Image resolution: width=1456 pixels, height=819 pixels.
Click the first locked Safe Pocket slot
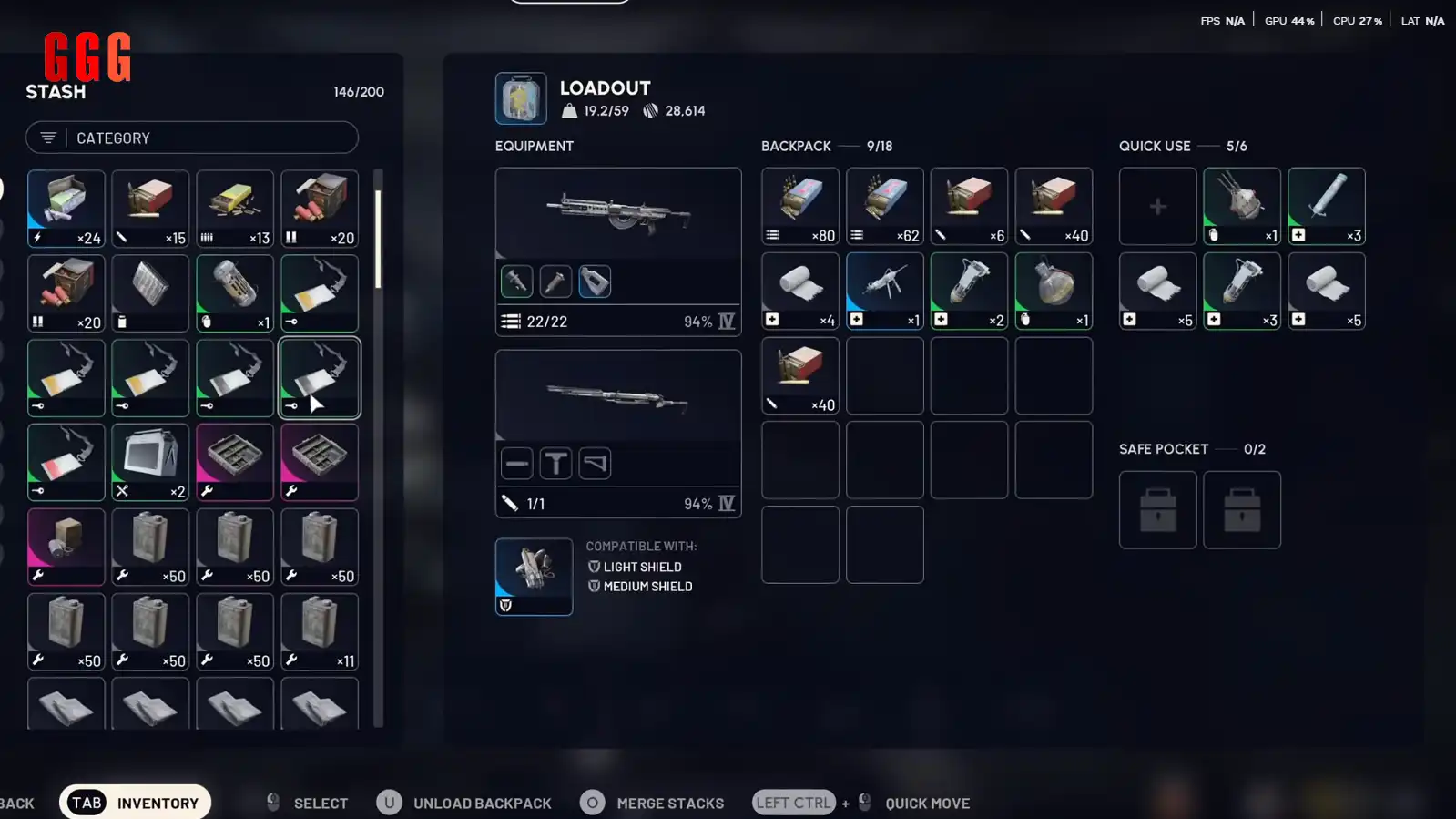[x=1157, y=509]
